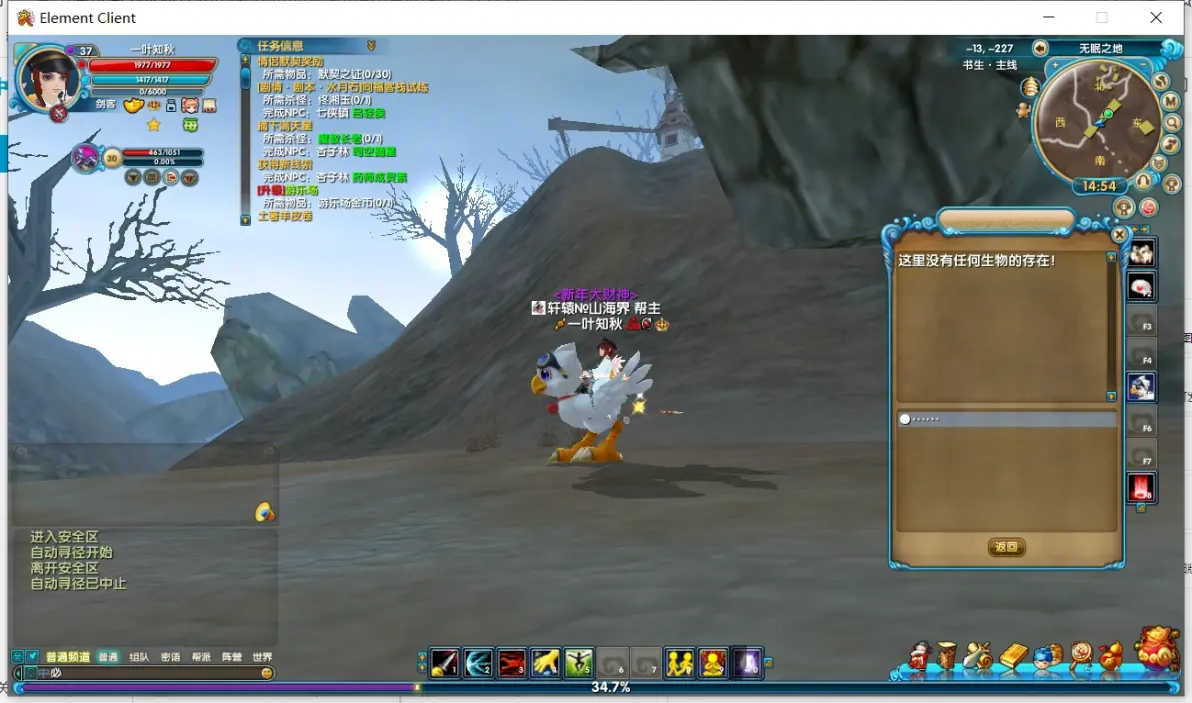Image resolution: width=1192 pixels, height=703 pixels.
Task: Click the 返回 (Return) button in the dialog
Action: click(1006, 547)
